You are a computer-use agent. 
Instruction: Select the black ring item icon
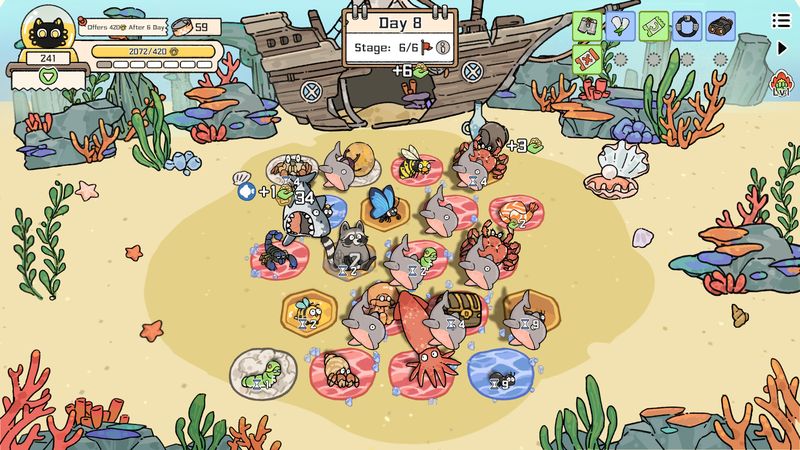click(x=686, y=23)
